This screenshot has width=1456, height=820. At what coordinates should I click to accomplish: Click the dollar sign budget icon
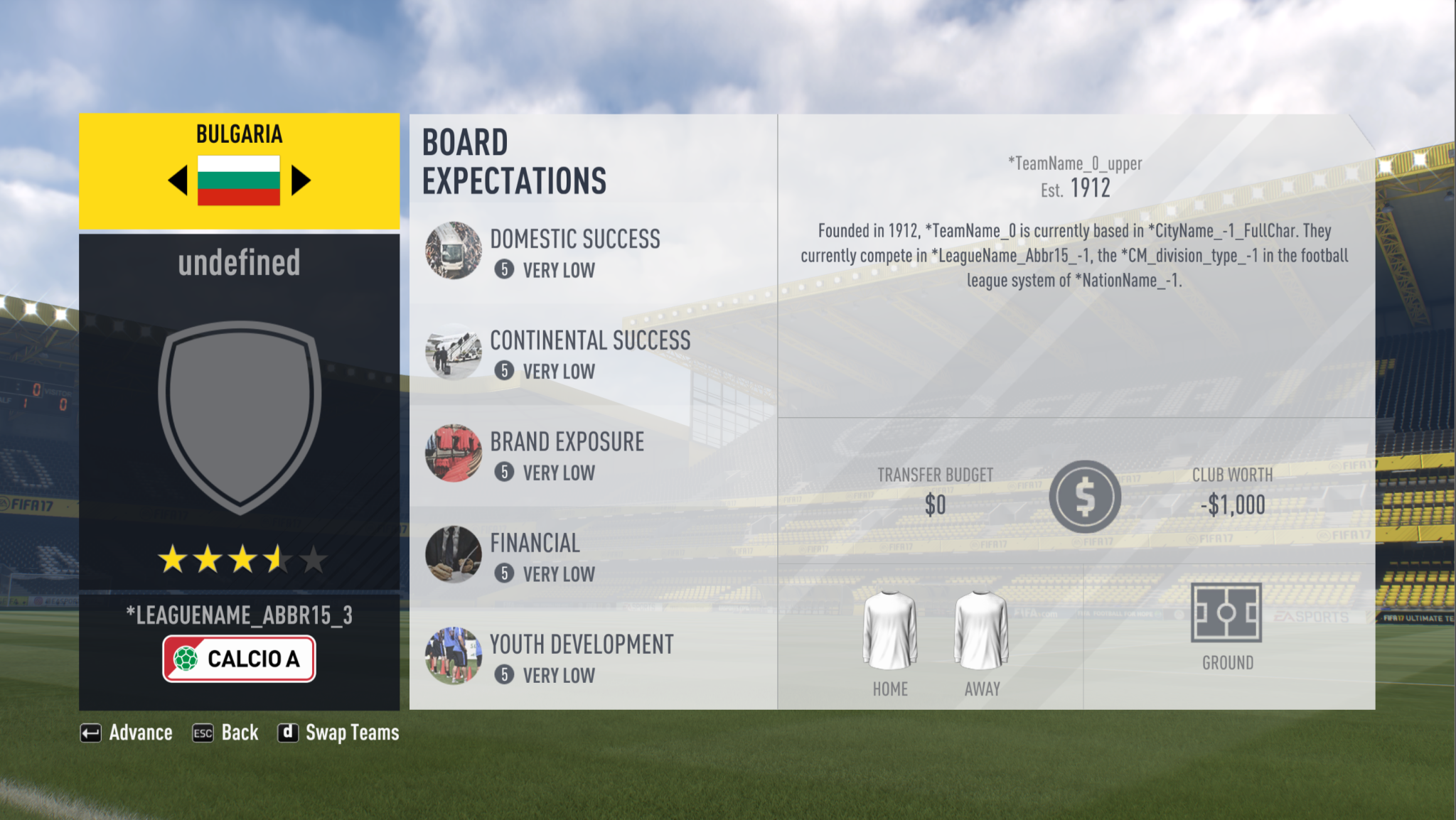pyautogui.click(x=1085, y=497)
